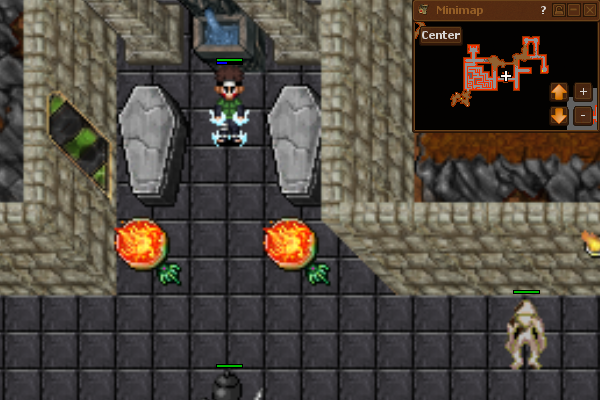Go up one floor with the minimap up arrow
This screenshot has height=400, width=600.
click(559, 92)
